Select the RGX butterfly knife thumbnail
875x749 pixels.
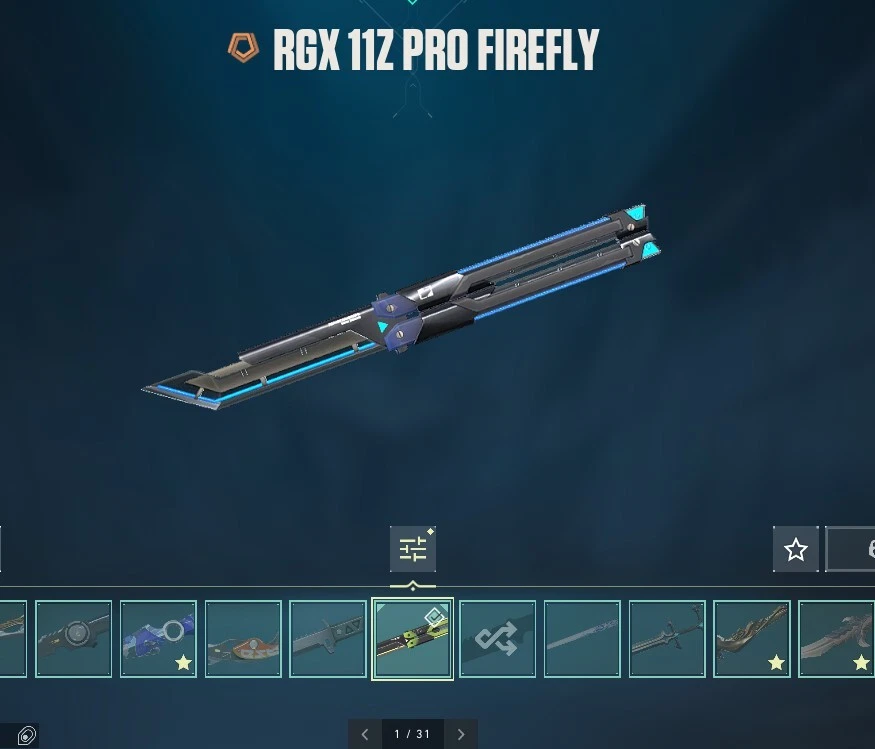[412, 639]
